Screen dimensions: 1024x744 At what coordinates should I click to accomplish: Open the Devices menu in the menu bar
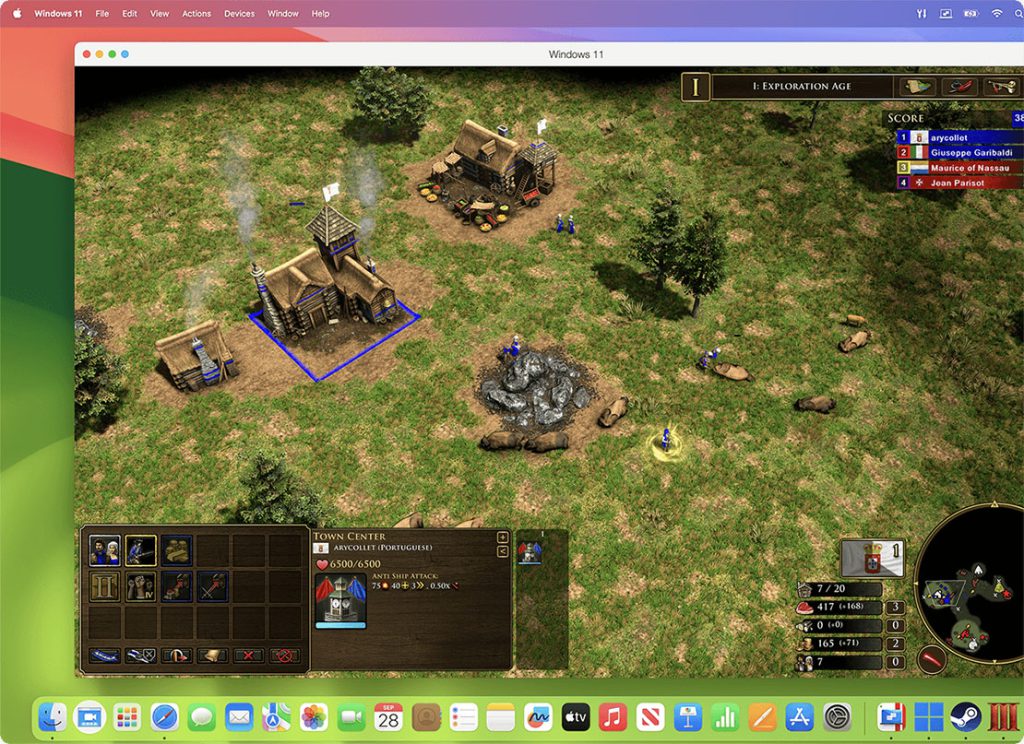[239, 14]
